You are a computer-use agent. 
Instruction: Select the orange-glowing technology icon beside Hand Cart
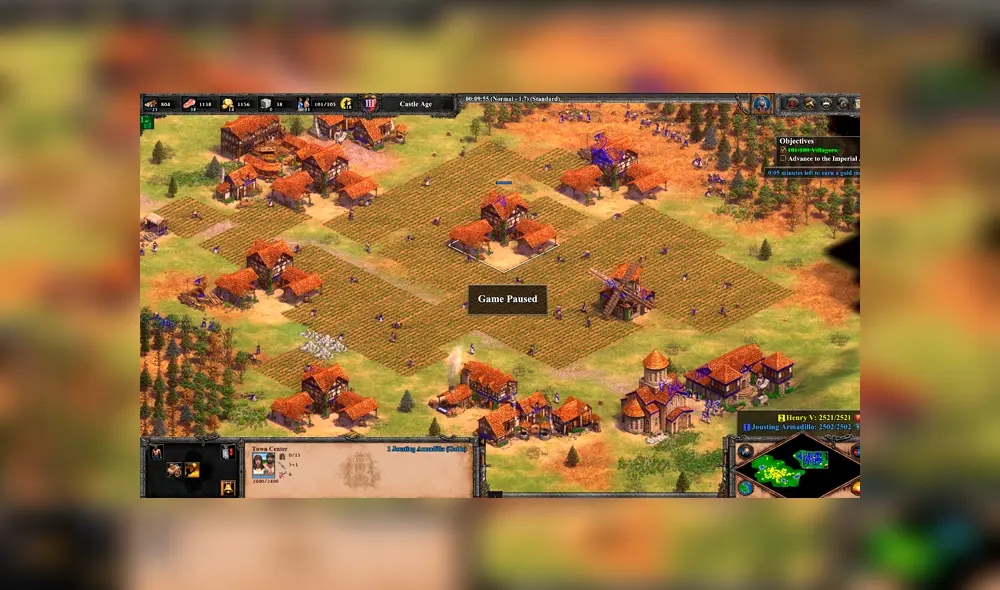pos(191,469)
